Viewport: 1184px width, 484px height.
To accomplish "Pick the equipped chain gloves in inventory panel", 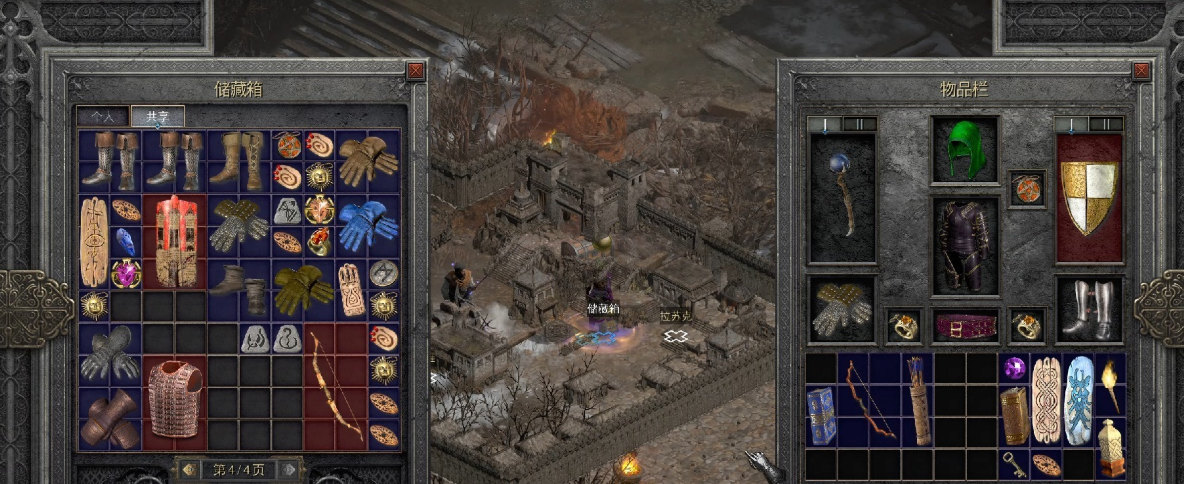I will (842, 309).
